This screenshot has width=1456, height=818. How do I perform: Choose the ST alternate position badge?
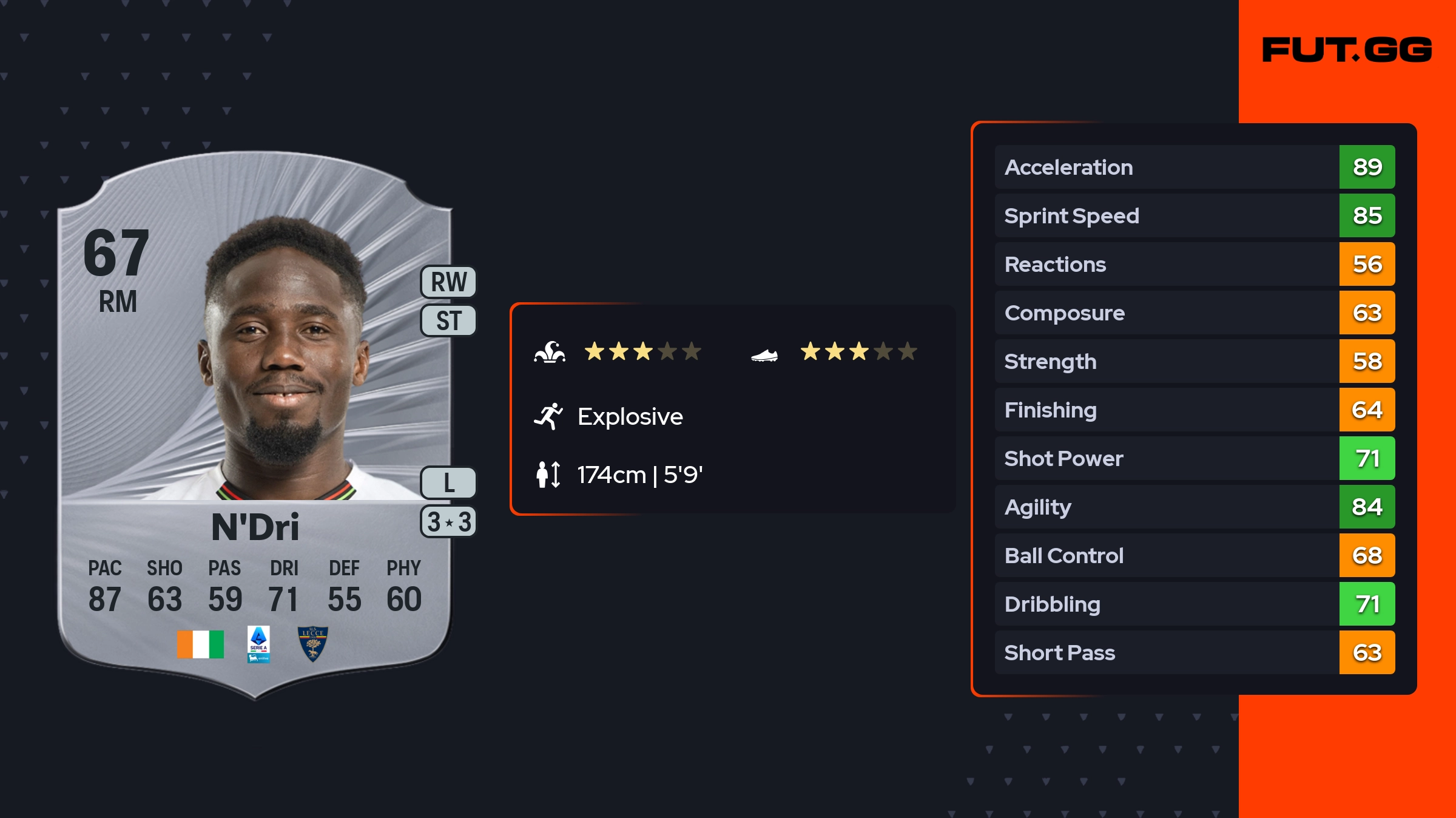coord(449,320)
